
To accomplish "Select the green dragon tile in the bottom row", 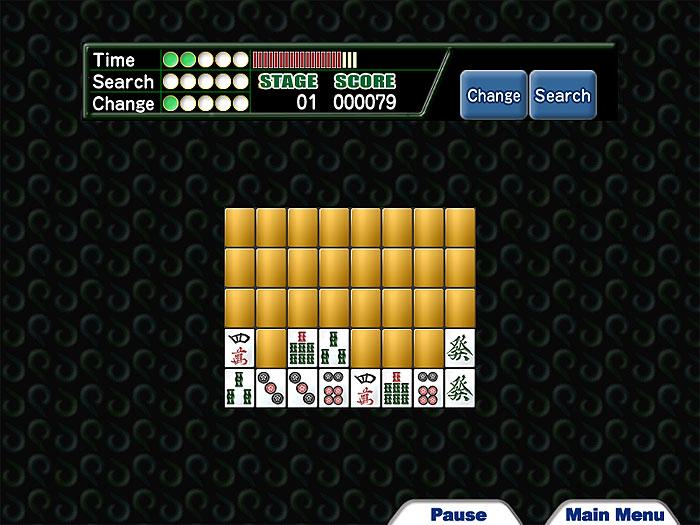I will coord(460,387).
